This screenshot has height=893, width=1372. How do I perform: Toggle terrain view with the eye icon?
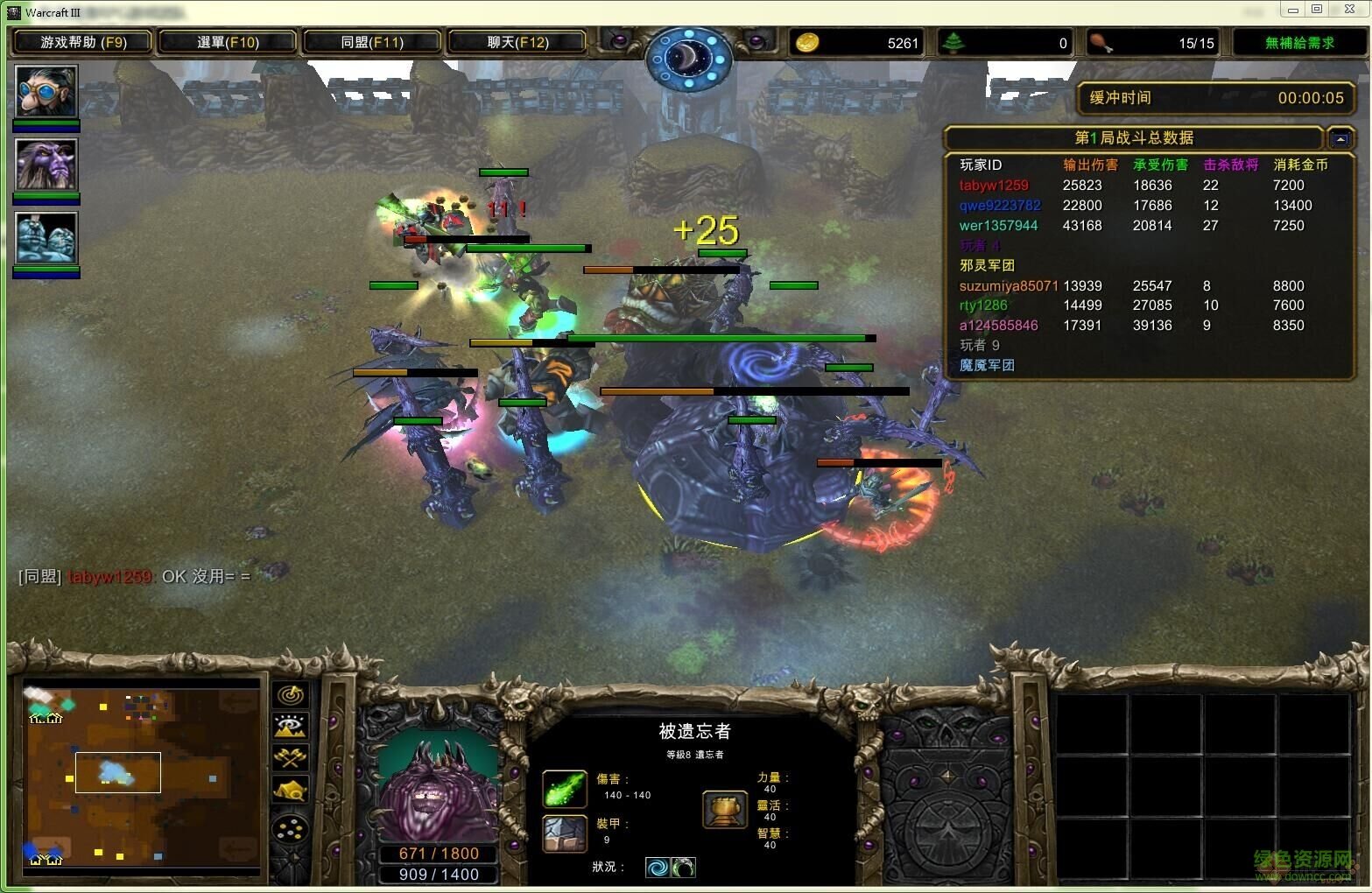pos(289,725)
